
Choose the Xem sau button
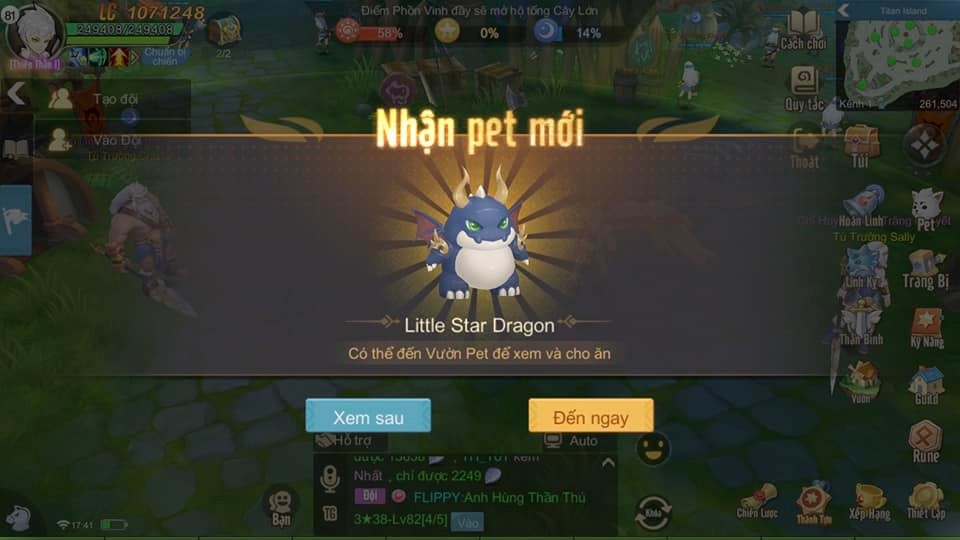click(x=368, y=416)
